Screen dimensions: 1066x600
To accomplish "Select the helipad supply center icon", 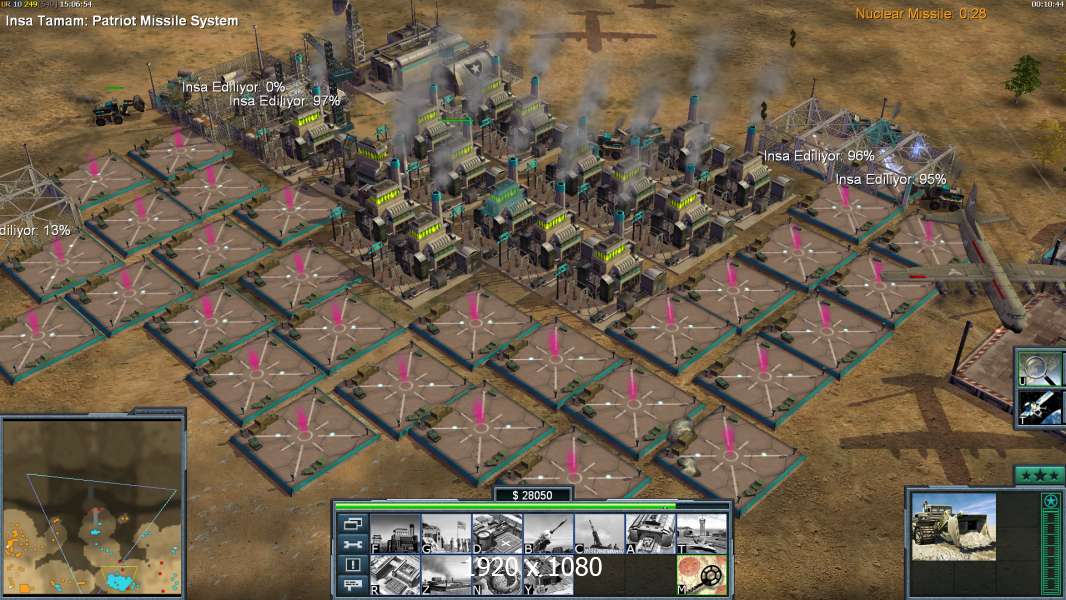I will pyautogui.click(x=496, y=533).
